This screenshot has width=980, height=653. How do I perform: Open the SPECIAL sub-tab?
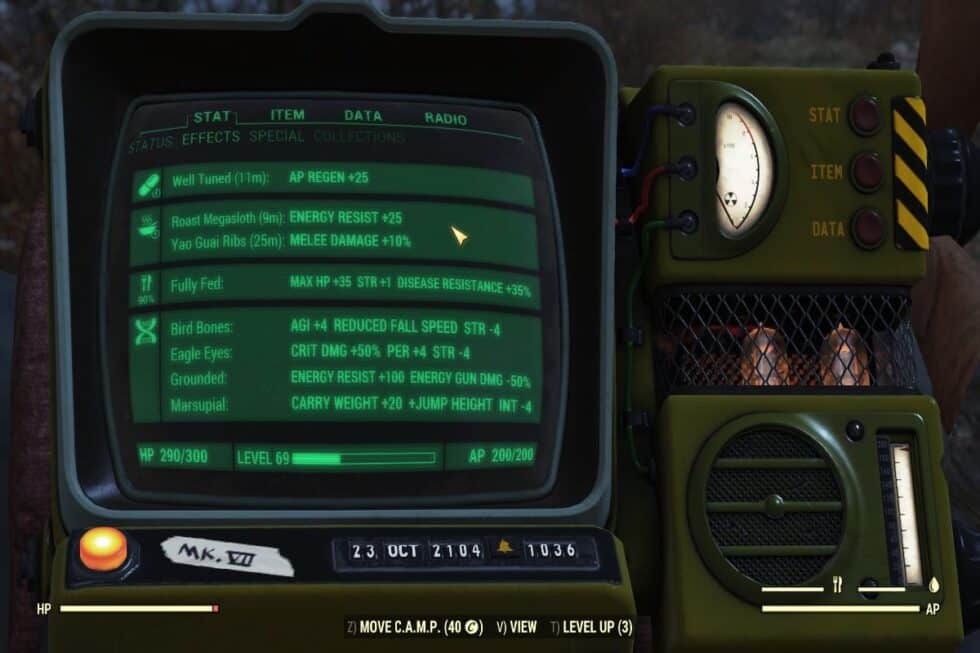point(277,137)
